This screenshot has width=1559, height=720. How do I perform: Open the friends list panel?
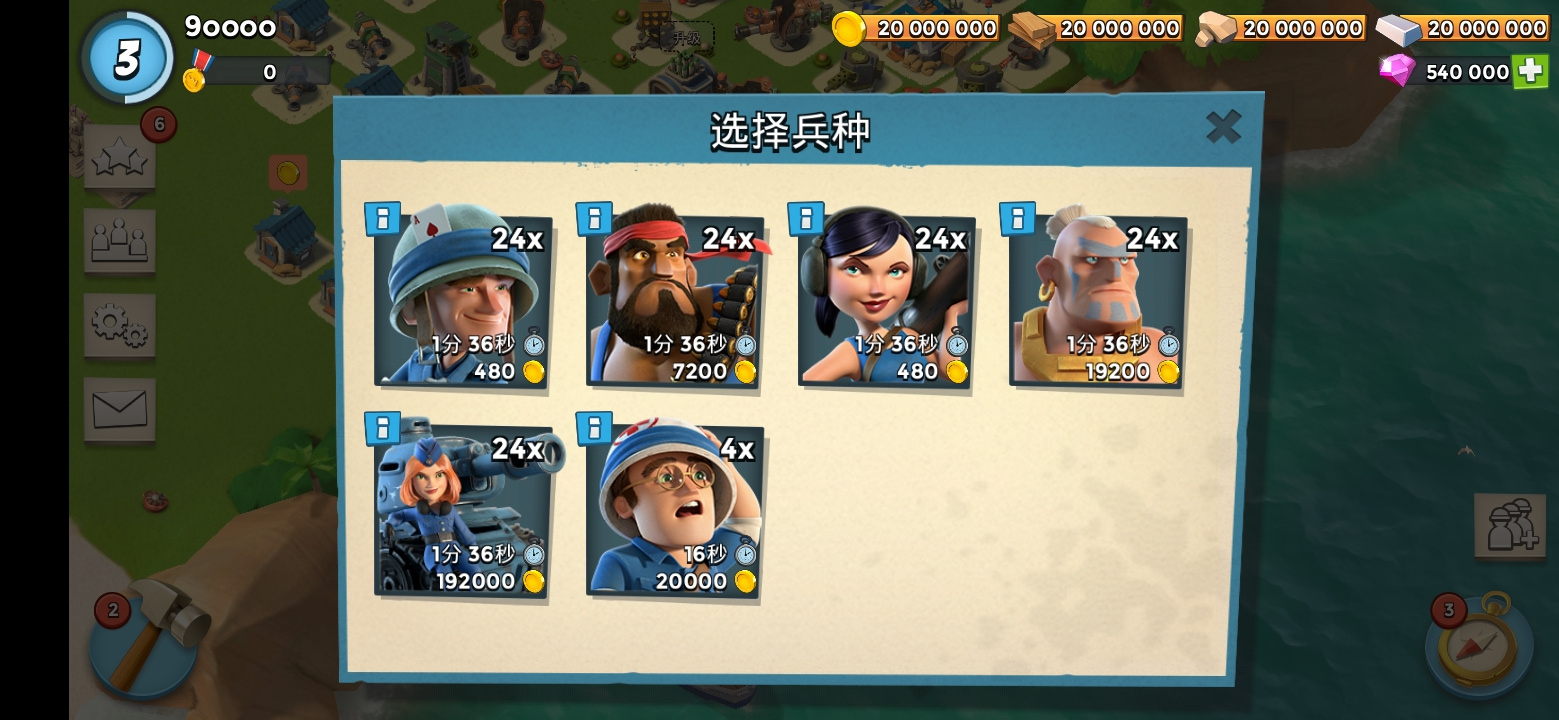119,241
